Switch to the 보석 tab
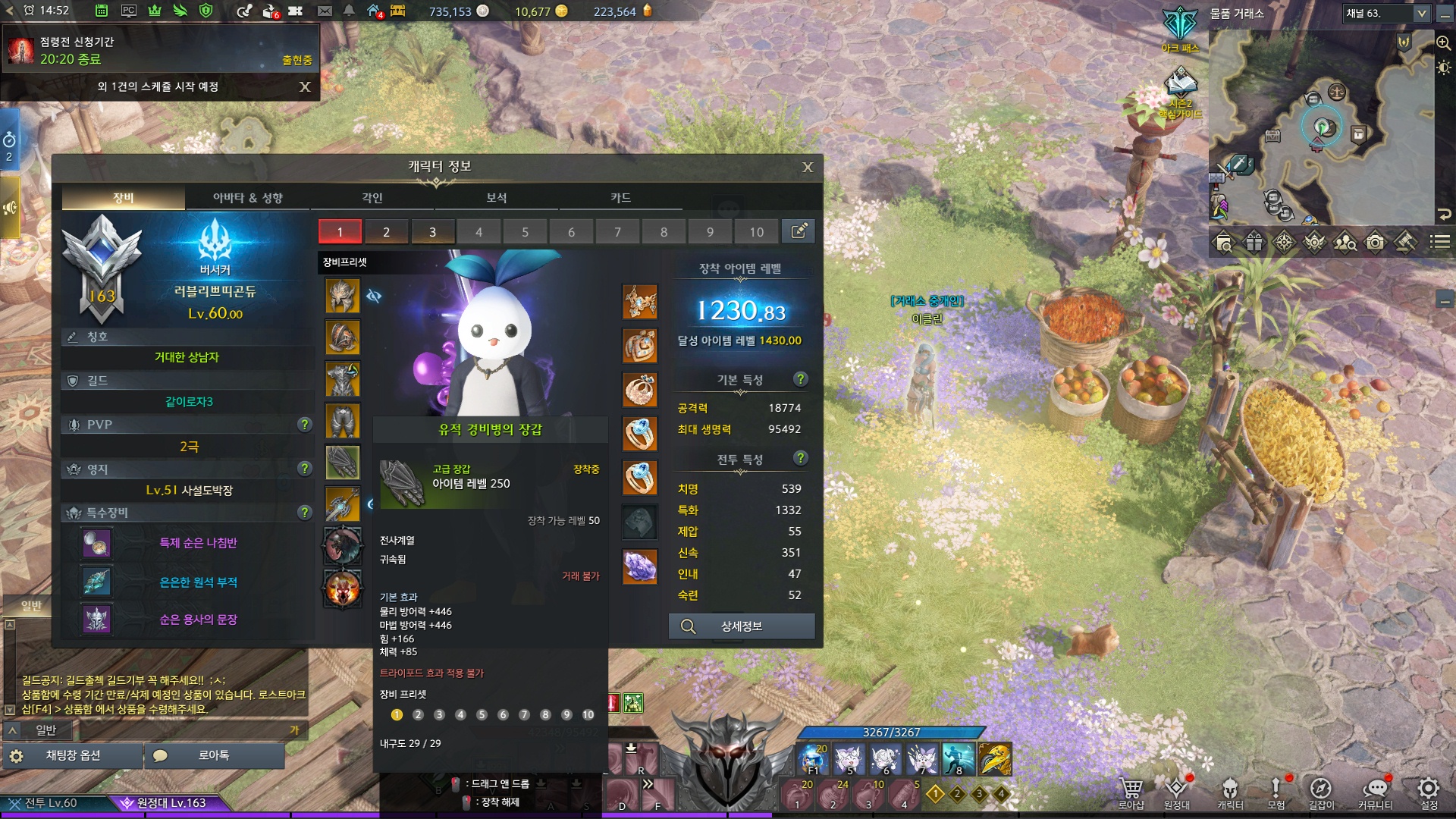 (497, 198)
